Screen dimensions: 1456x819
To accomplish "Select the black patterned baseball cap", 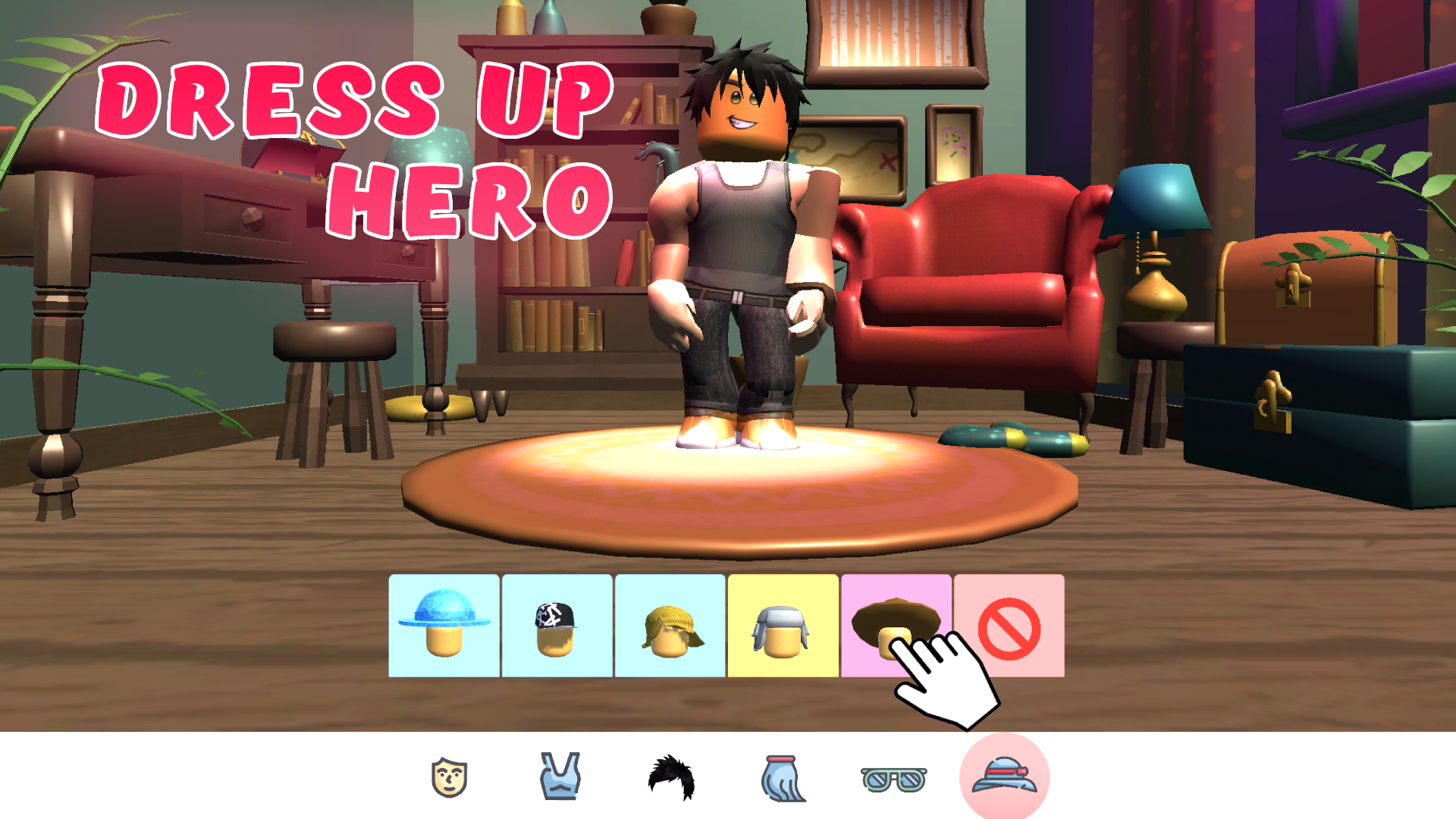I will (557, 626).
